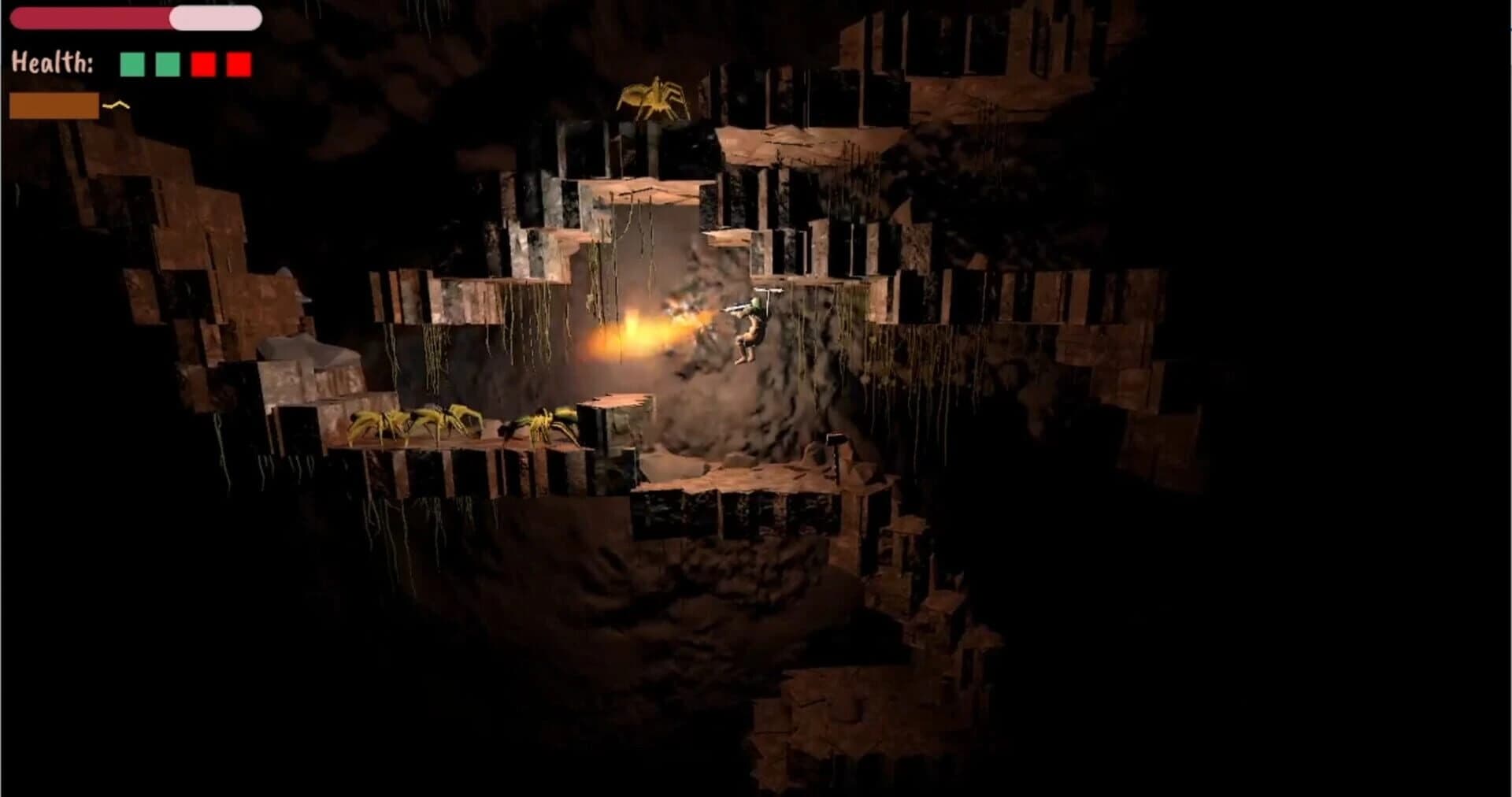Click the green squares to toggle health display

150,64
